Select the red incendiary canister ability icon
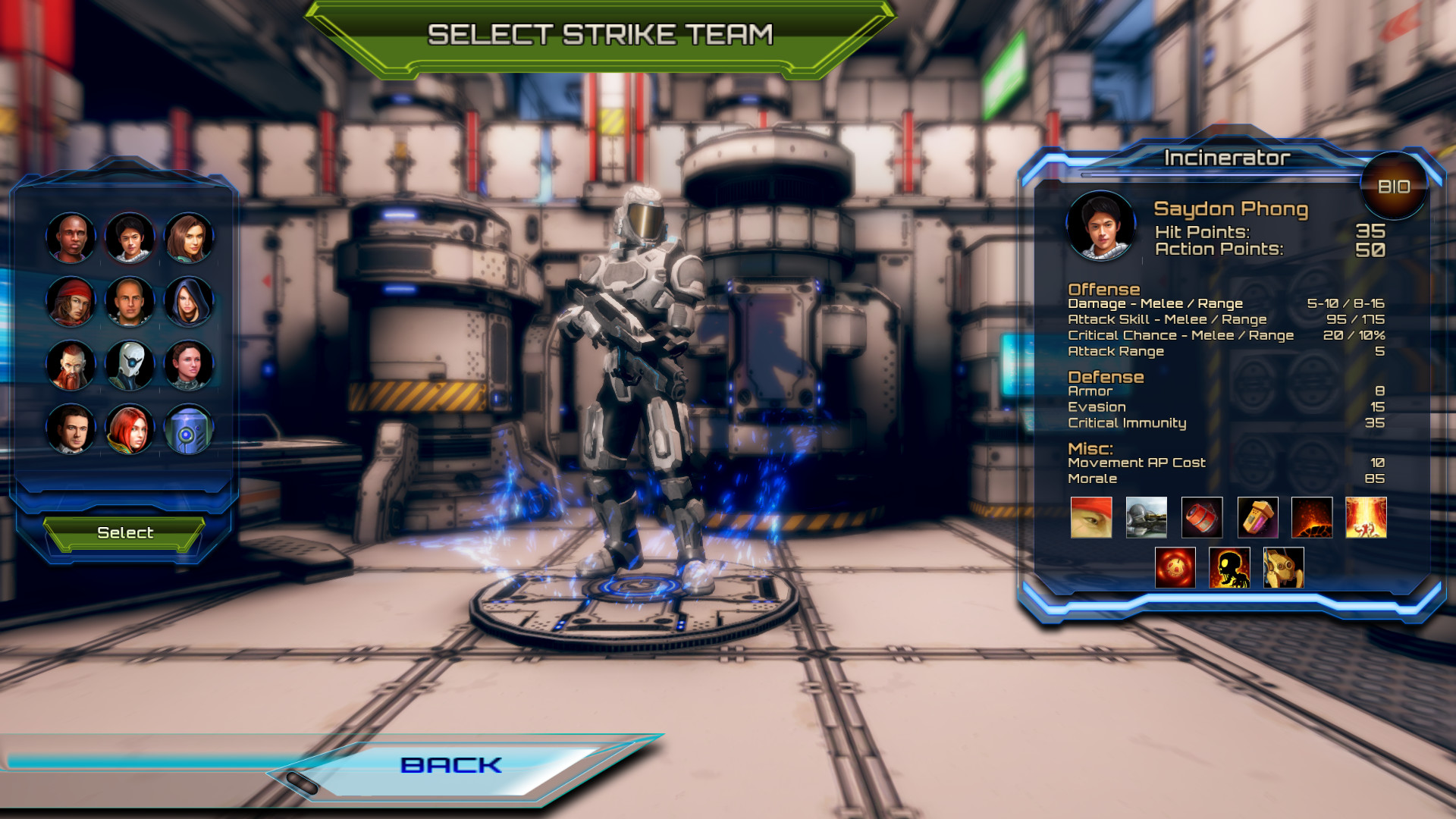1456x819 pixels. point(1203,518)
